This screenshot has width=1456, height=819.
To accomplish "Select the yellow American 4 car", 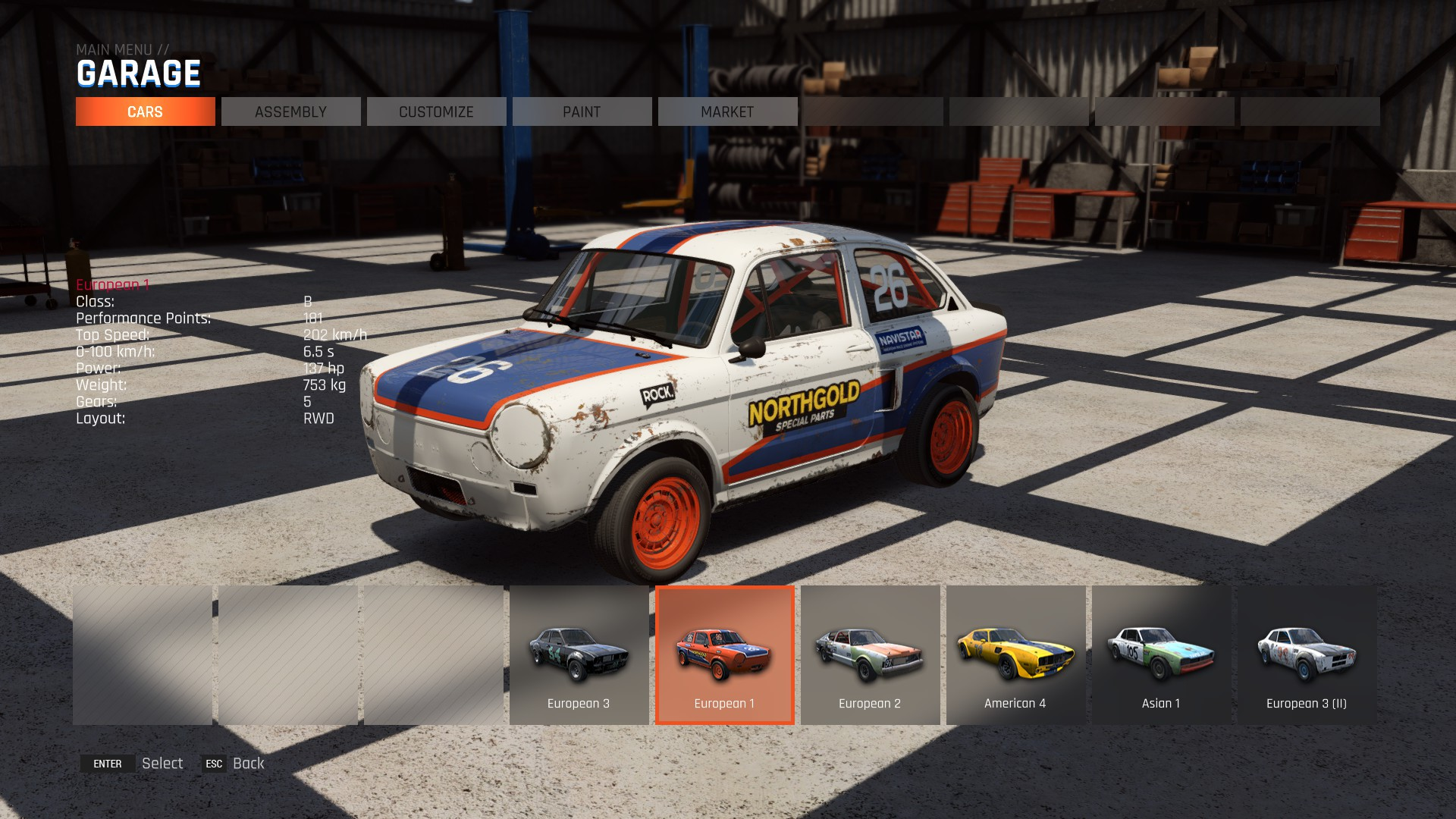I will coord(1015,655).
